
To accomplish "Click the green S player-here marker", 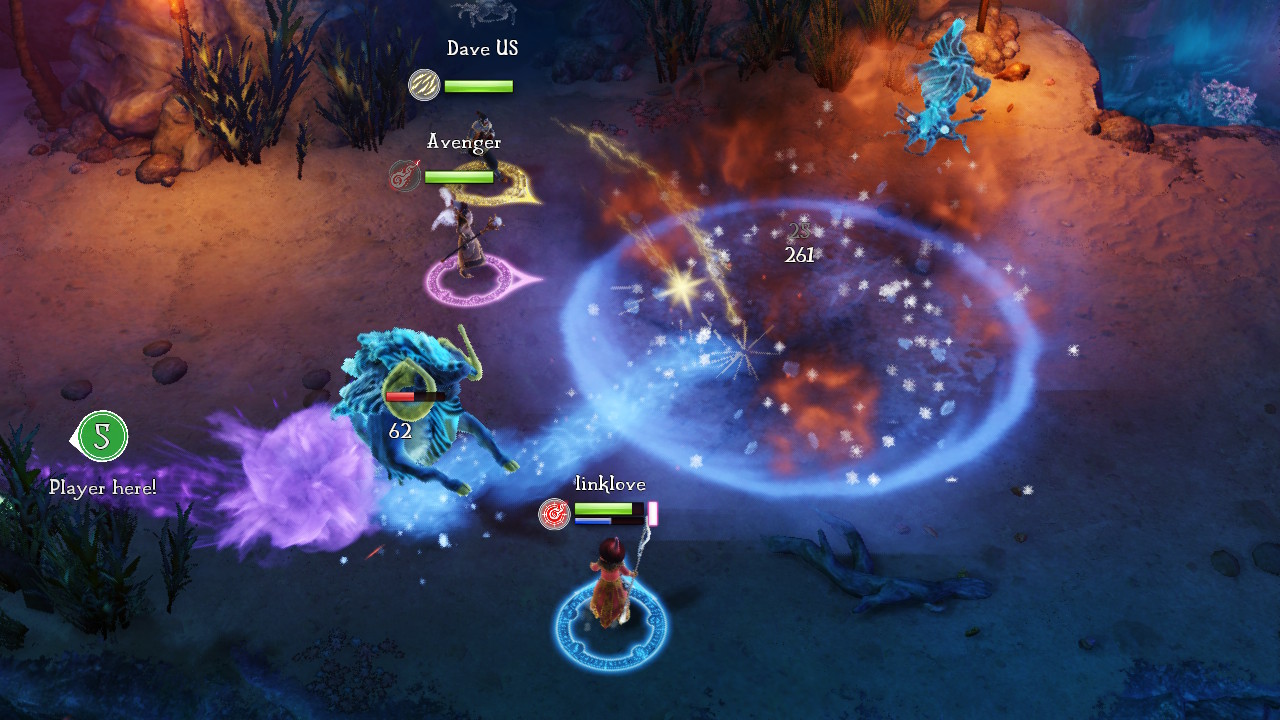I will point(102,437).
